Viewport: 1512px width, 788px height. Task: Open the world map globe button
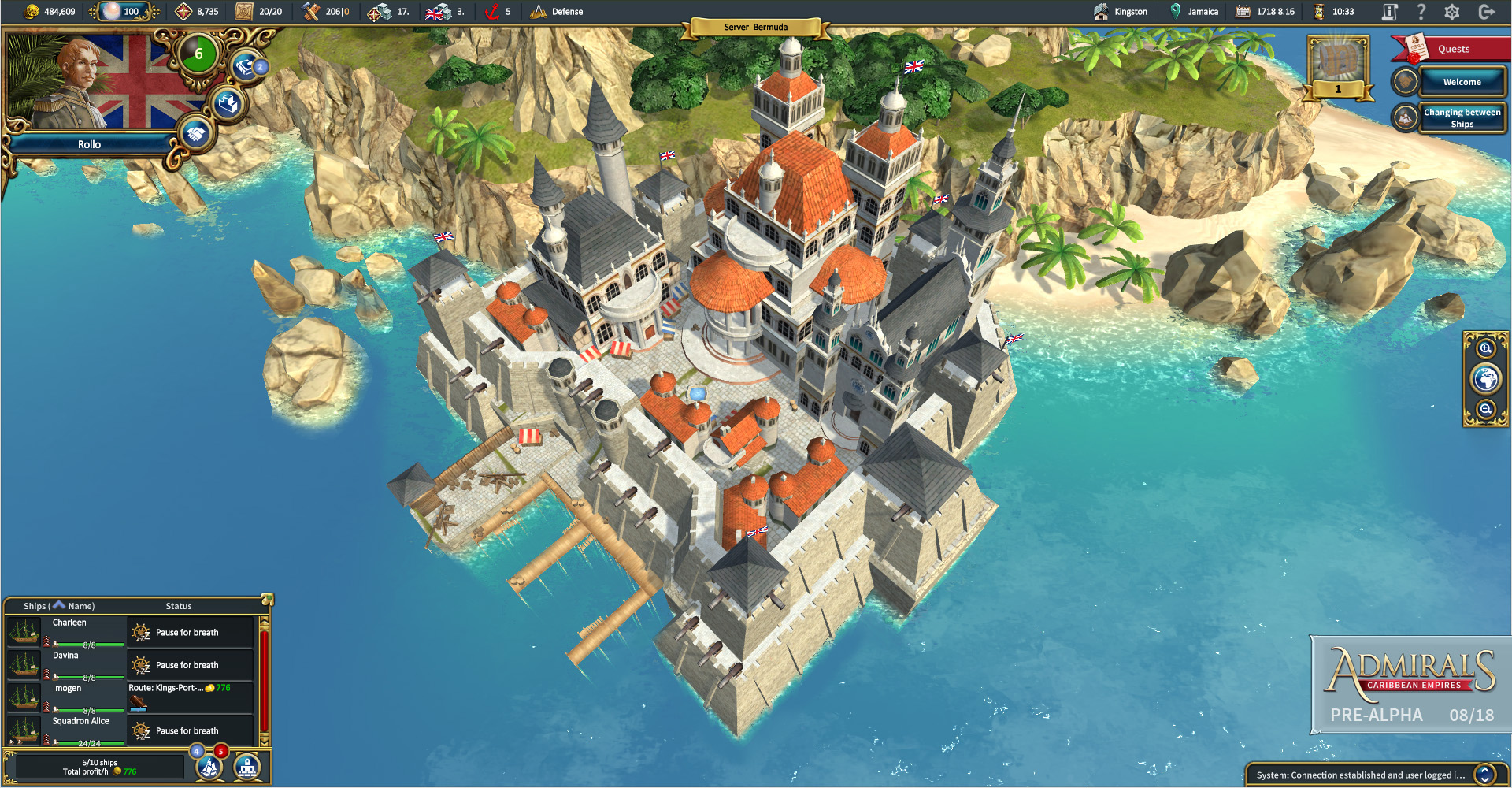(1486, 379)
